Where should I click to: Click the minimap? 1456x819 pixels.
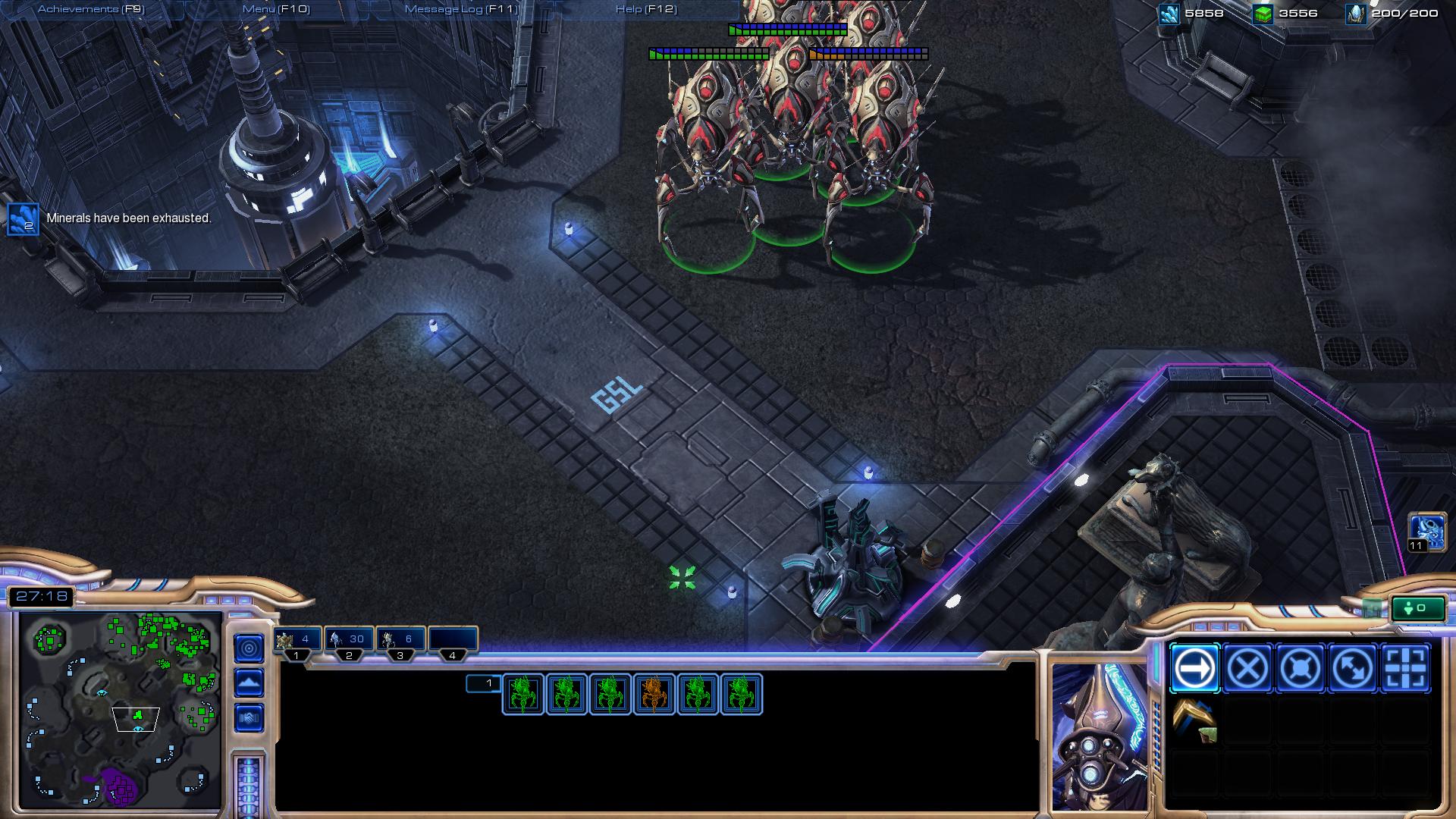120,709
